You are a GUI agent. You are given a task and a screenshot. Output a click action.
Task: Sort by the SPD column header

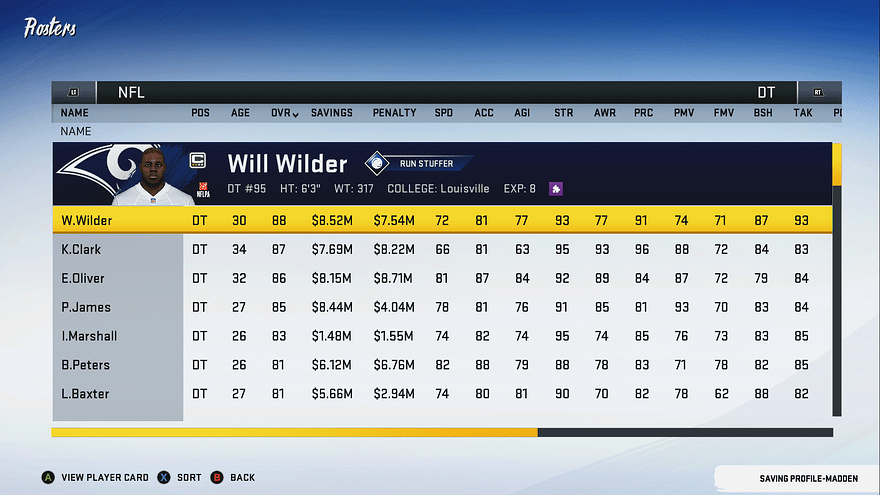coord(443,113)
